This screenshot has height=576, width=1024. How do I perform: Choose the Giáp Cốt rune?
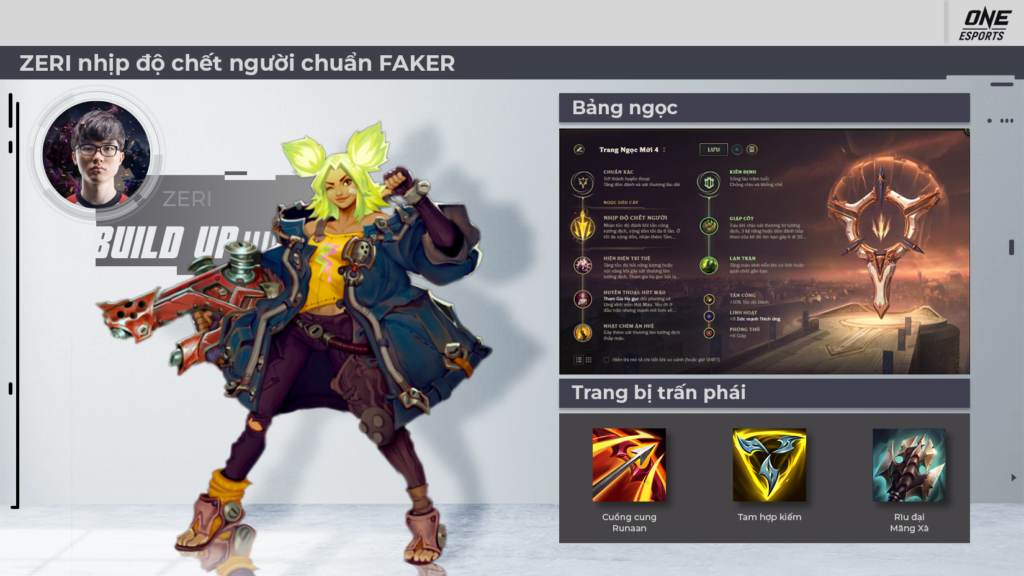(x=709, y=226)
